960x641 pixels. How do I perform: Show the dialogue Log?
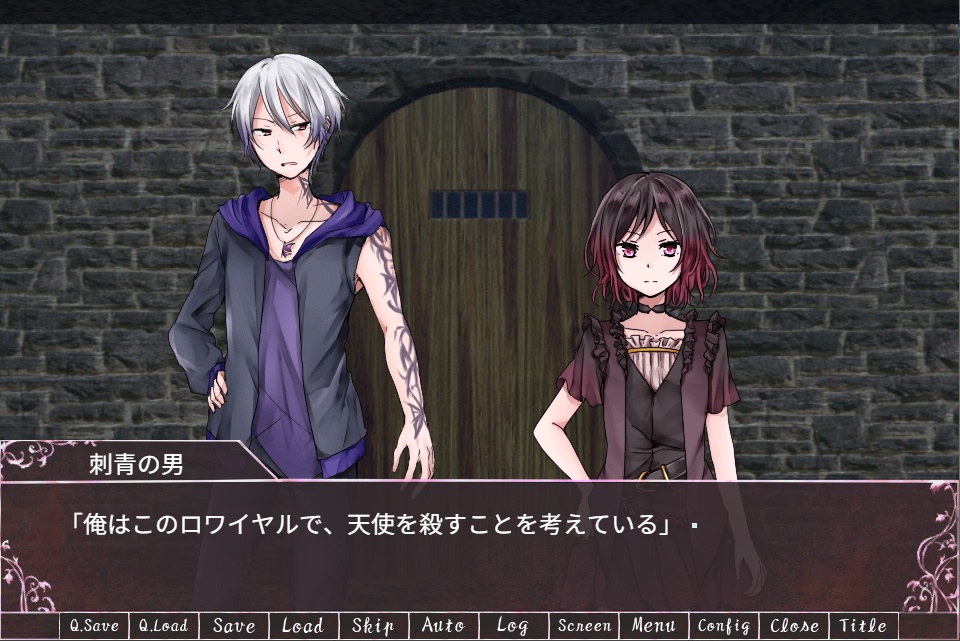tap(513, 626)
